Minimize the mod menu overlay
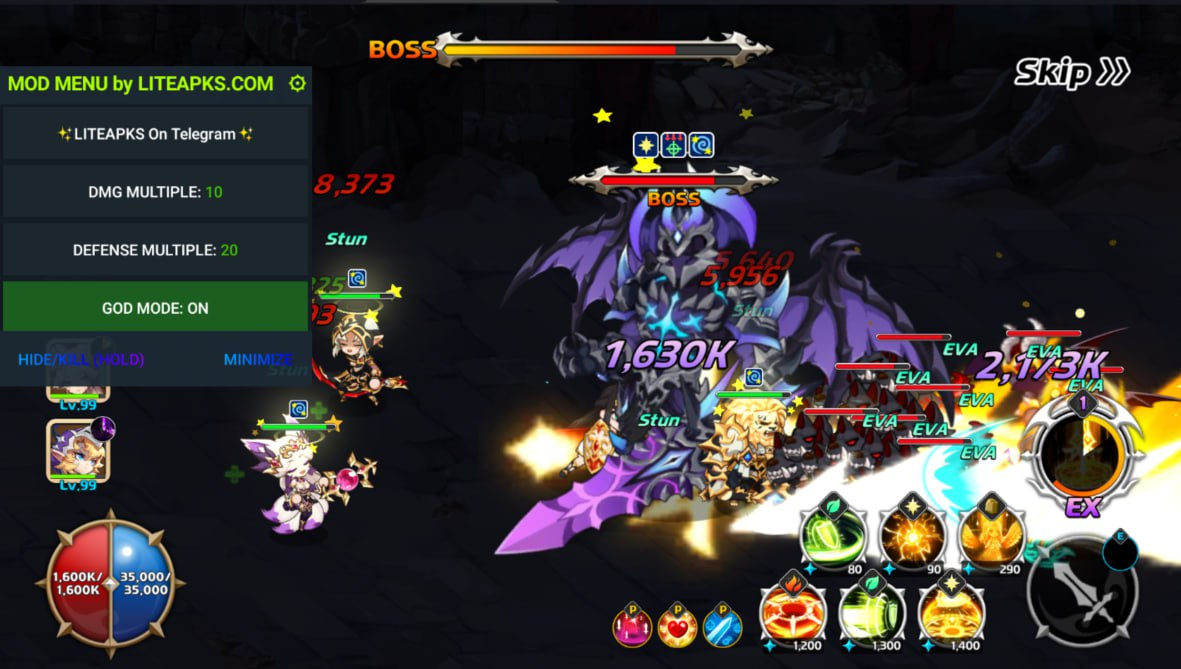The width and height of the screenshot is (1181, 669). [257, 360]
